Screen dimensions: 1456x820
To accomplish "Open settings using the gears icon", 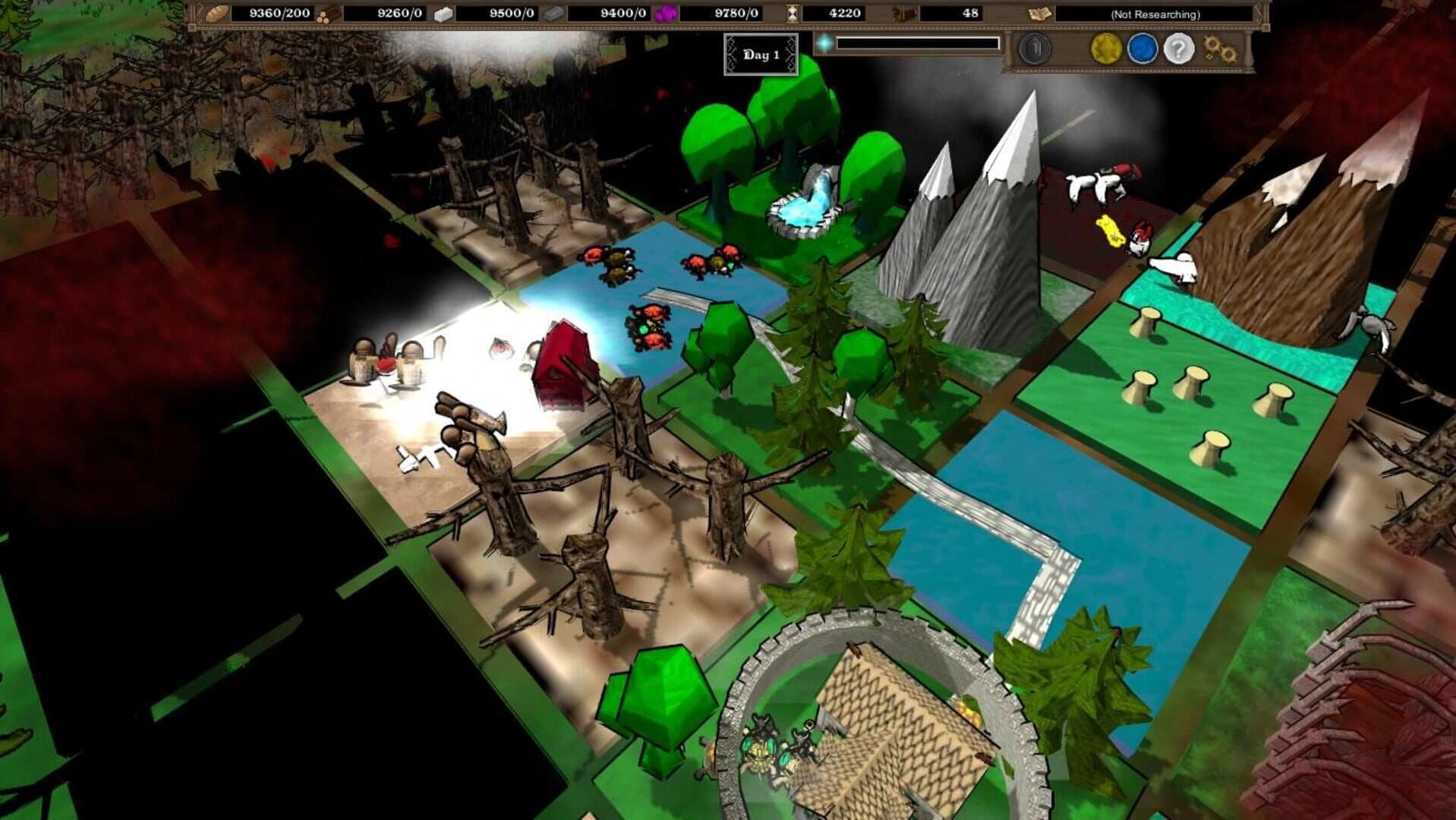I will coord(1220,48).
